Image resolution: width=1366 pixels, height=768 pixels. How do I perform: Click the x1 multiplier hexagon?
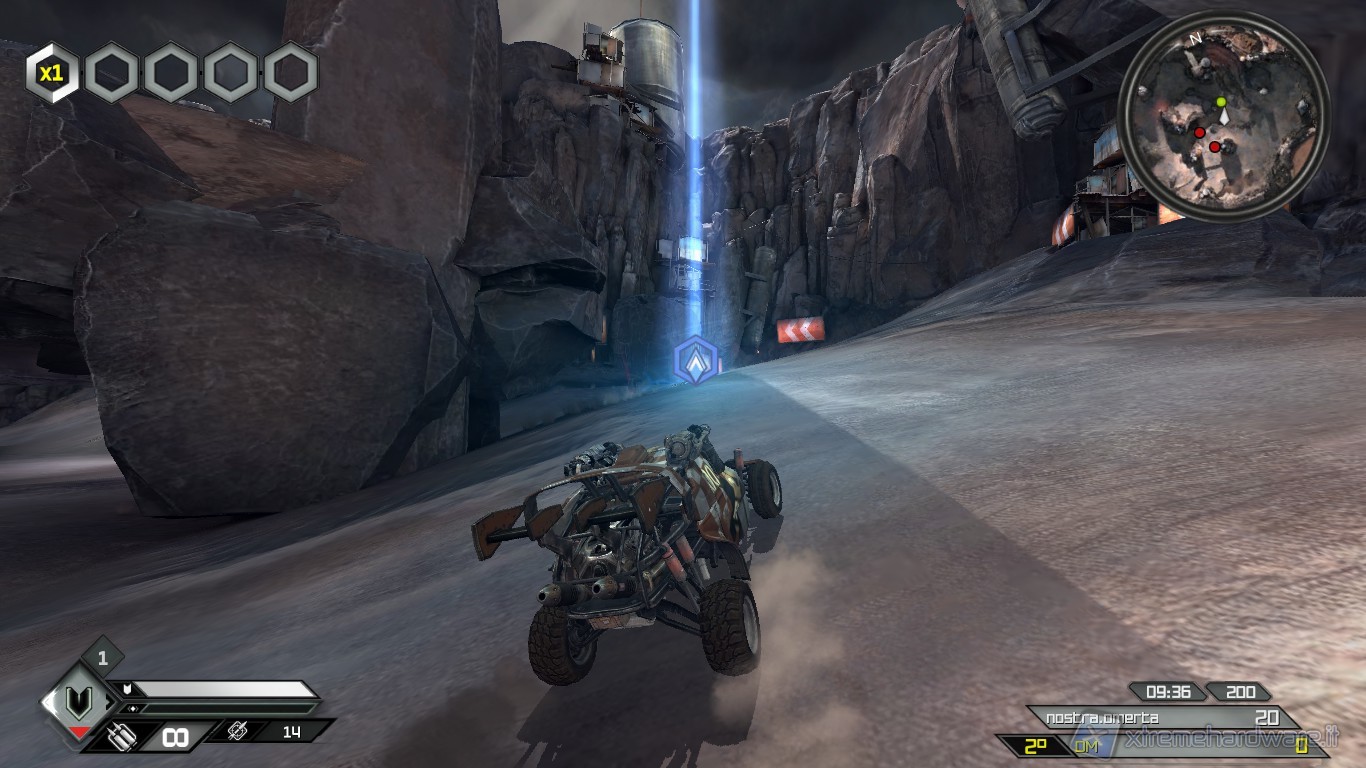coord(51,73)
